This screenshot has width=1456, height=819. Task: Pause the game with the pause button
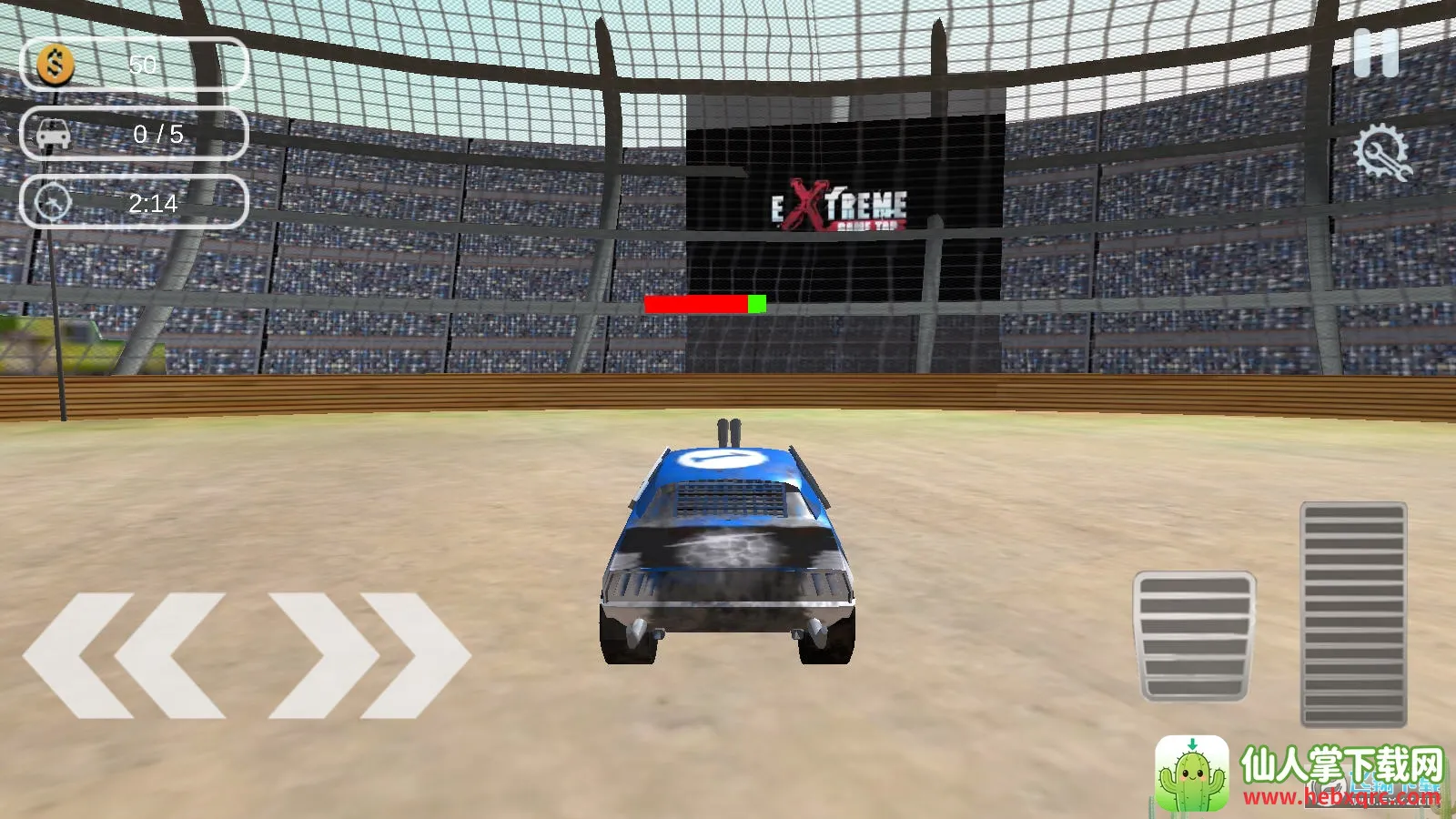(x=1375, y=54)
